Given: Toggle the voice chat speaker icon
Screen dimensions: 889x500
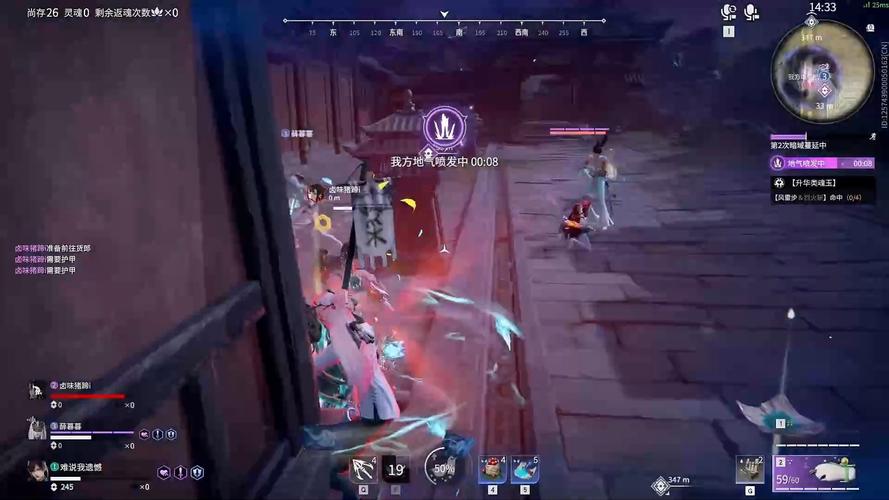Looking at the screenshot, I should [x=729, y=13].
